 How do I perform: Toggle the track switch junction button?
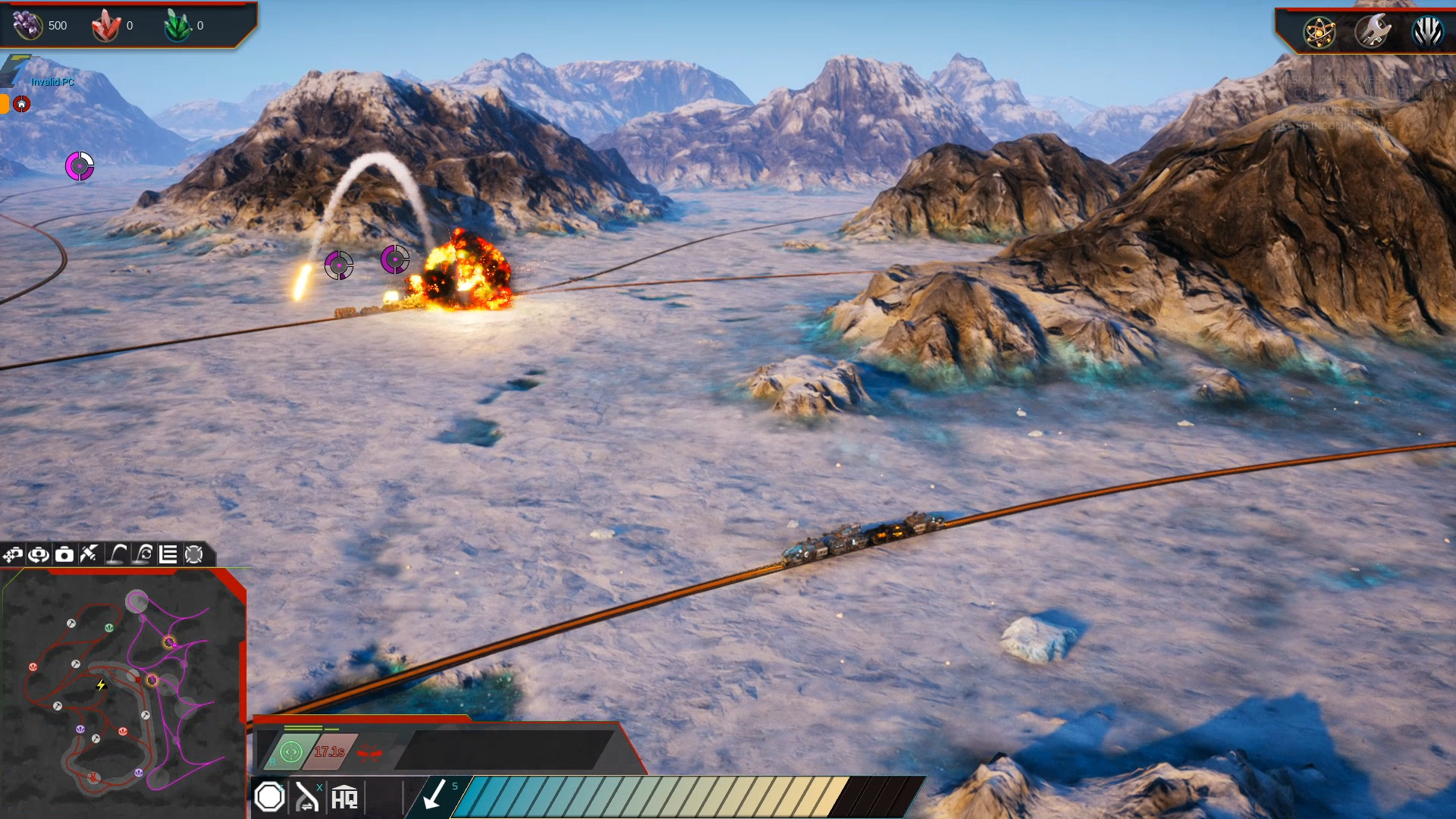click(307, 797)
